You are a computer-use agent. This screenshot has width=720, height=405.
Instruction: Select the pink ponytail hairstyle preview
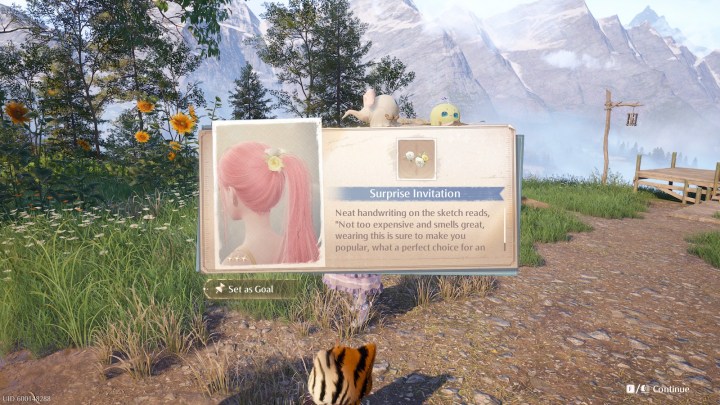tap(268, 195)
